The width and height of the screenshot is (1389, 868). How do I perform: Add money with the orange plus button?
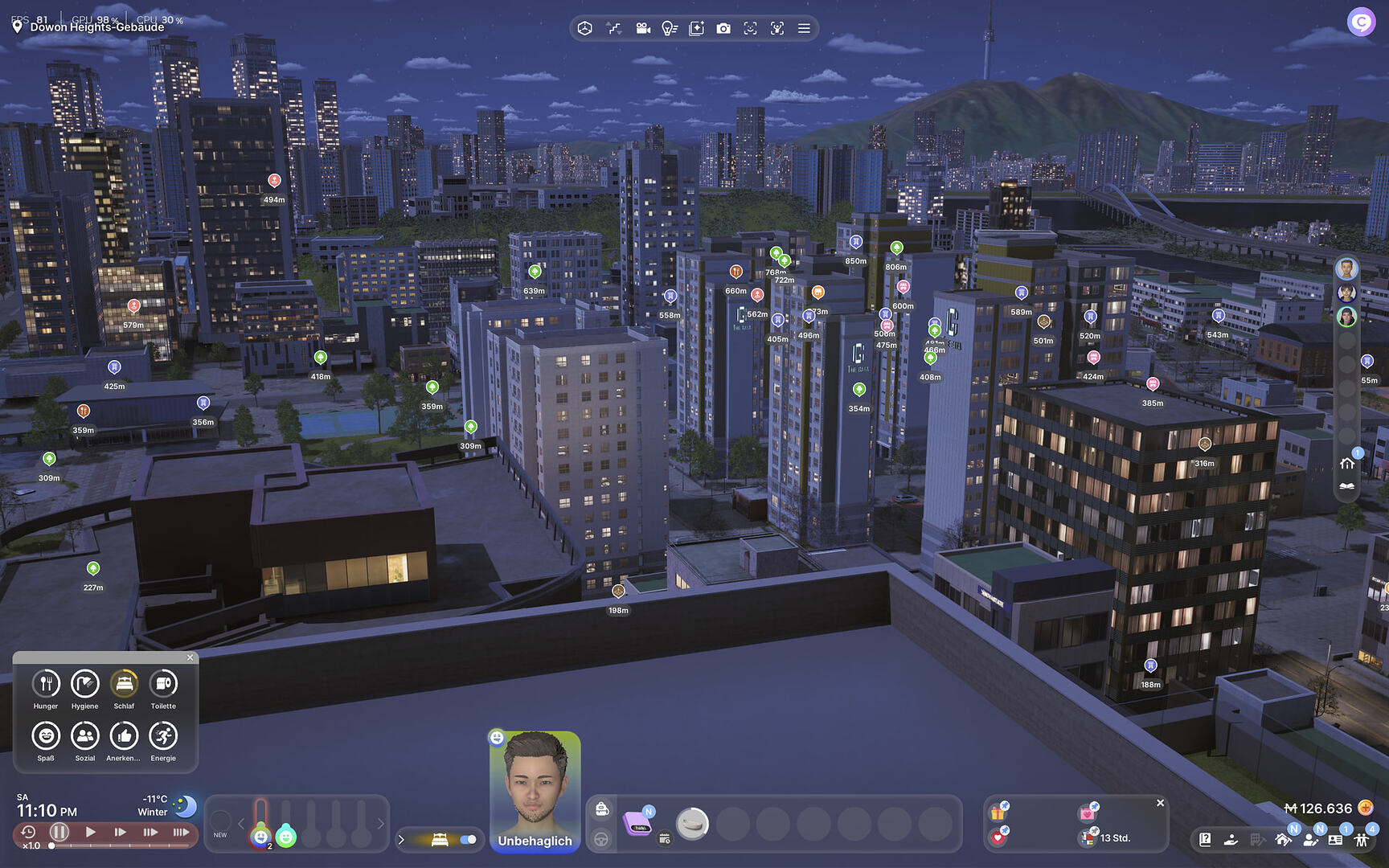point(1365,808)
